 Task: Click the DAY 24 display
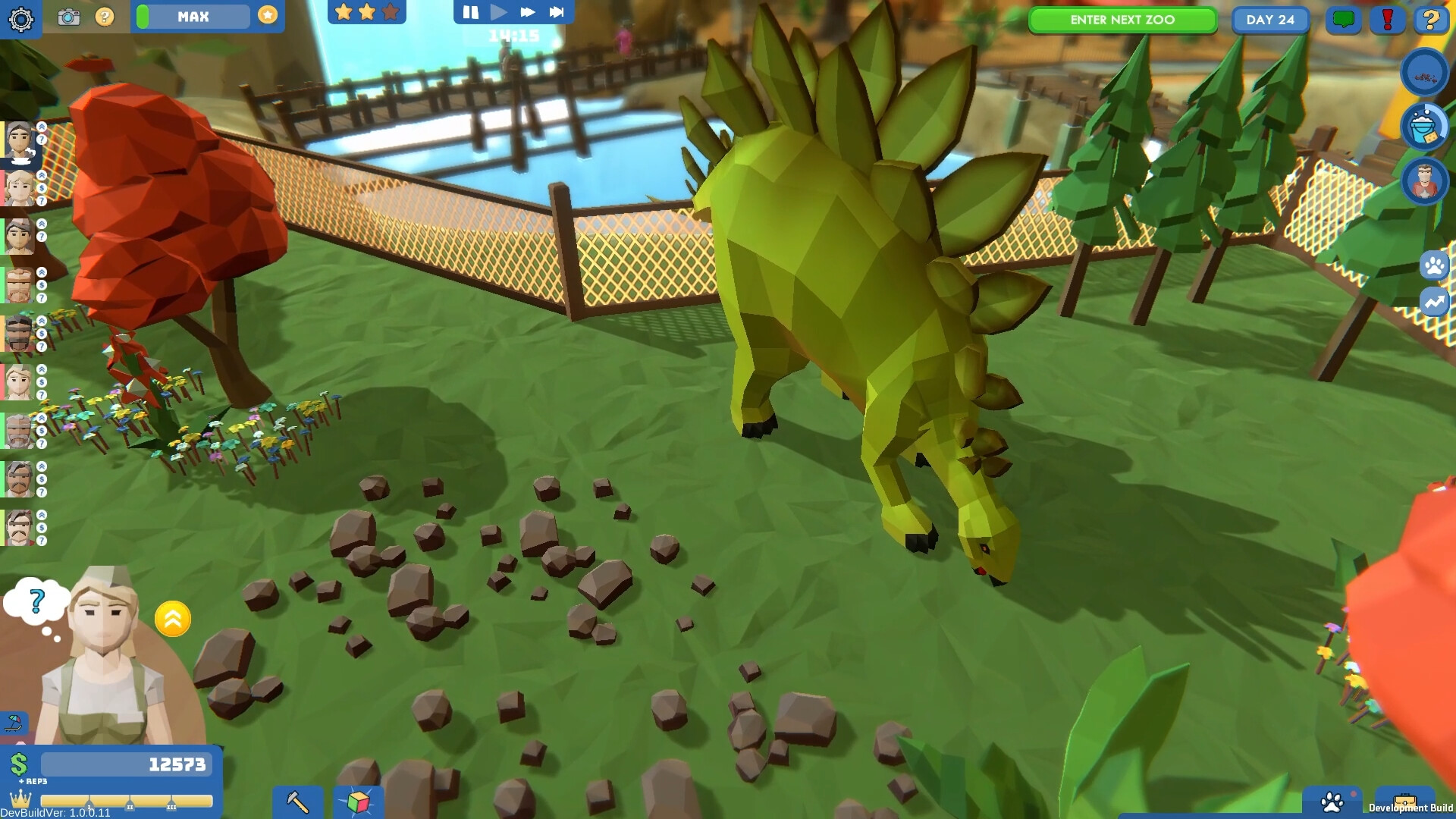pyautogui.click(x=1270, y=20)
